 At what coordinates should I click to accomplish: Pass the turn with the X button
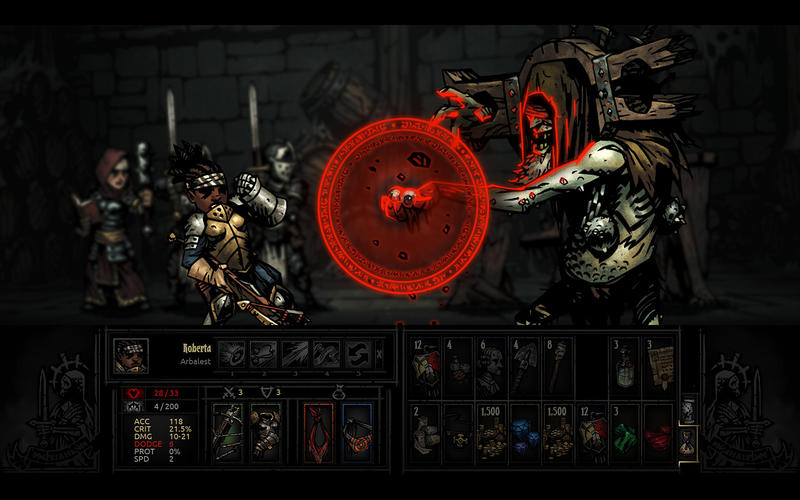click(381, 353)
